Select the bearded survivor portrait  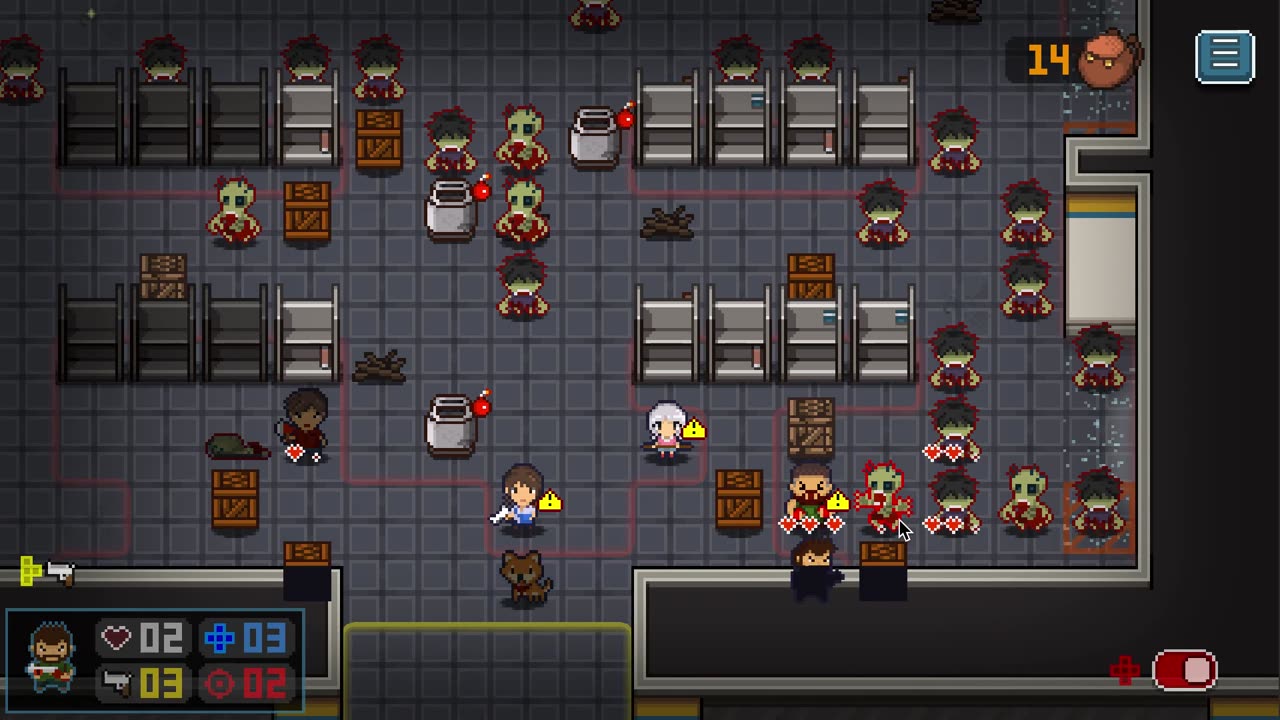pyautogui.click(x=51, y=658)
